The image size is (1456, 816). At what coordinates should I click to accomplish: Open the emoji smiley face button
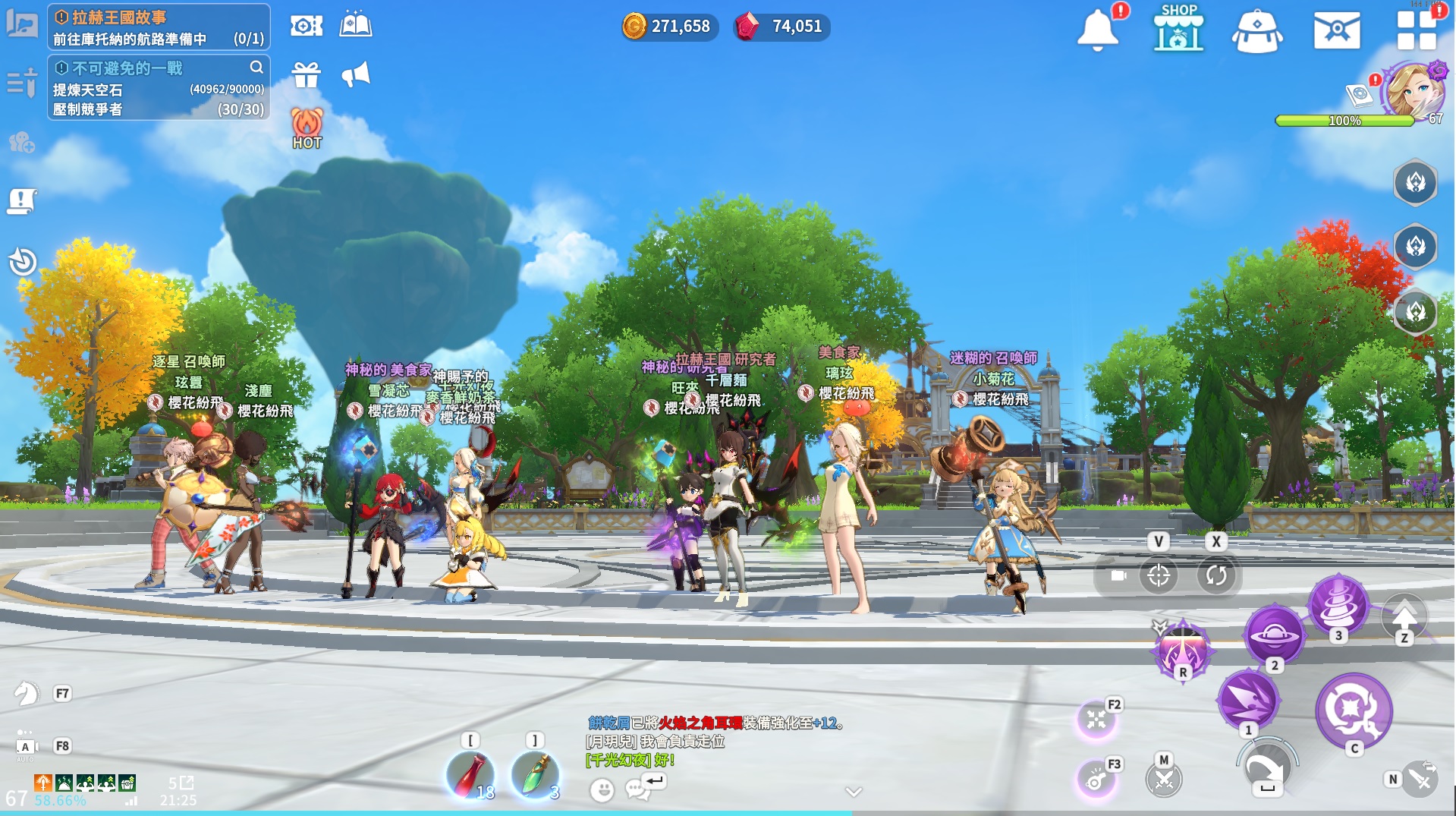tap(602, 790)
